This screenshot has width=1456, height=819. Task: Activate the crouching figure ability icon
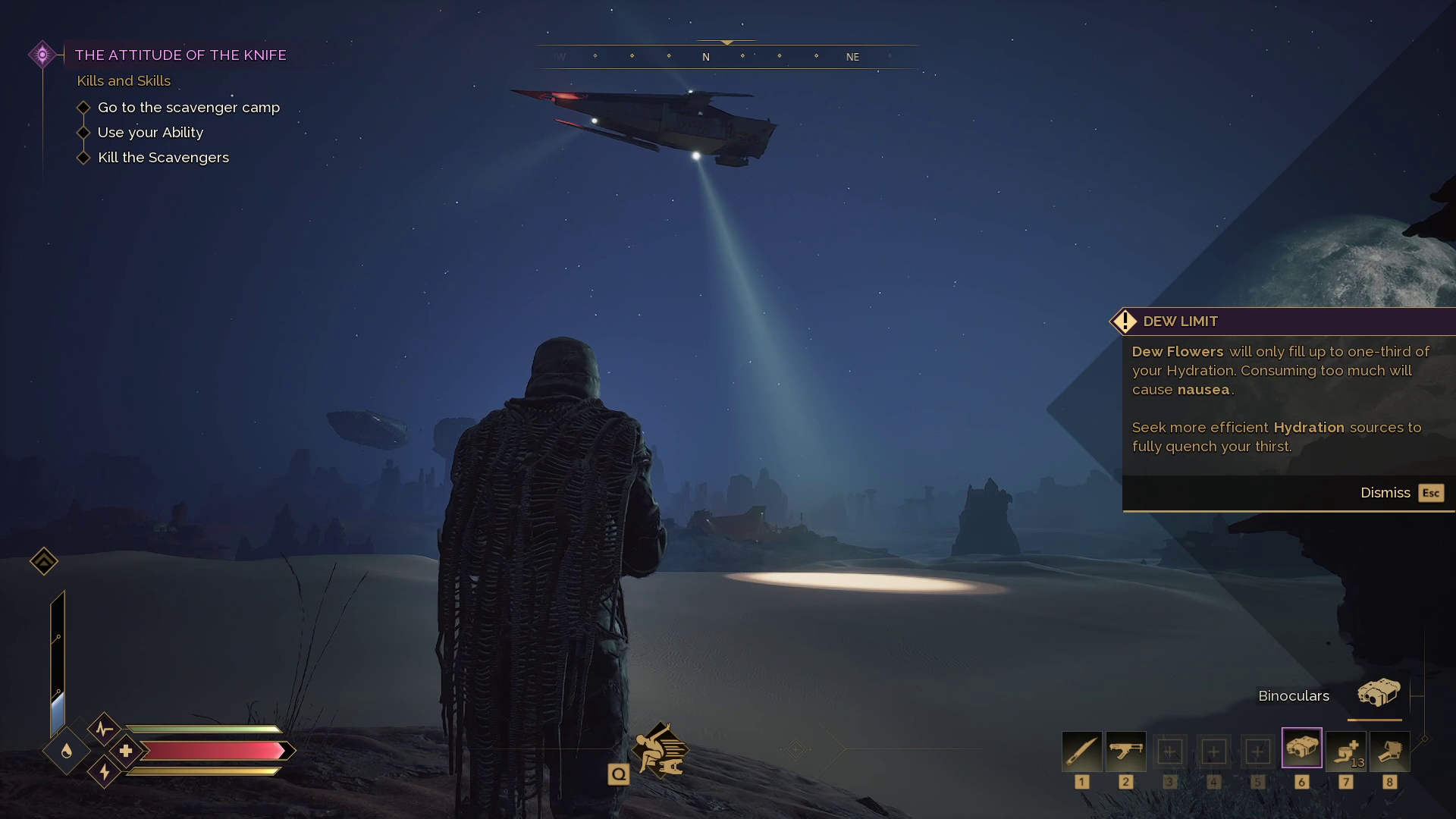660,750
